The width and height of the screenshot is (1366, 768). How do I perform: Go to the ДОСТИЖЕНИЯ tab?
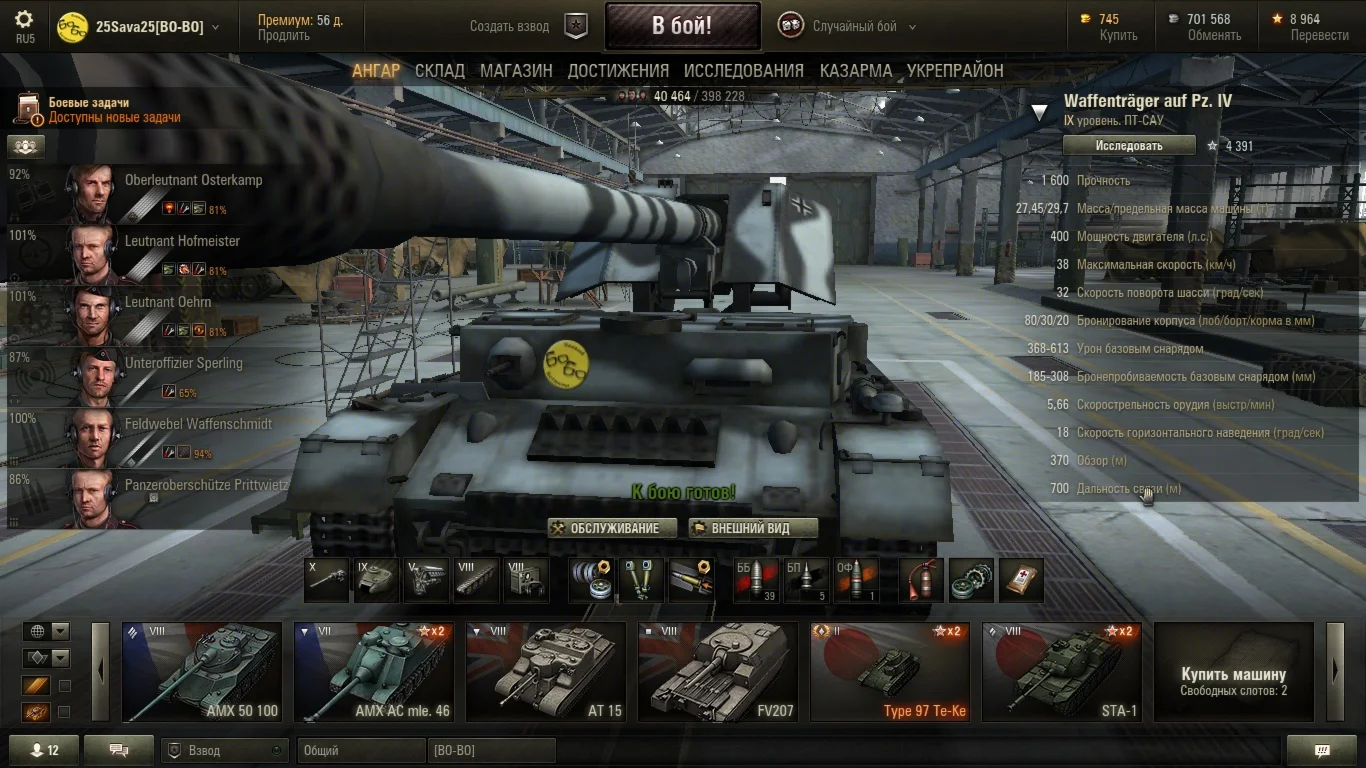point(618,71)
